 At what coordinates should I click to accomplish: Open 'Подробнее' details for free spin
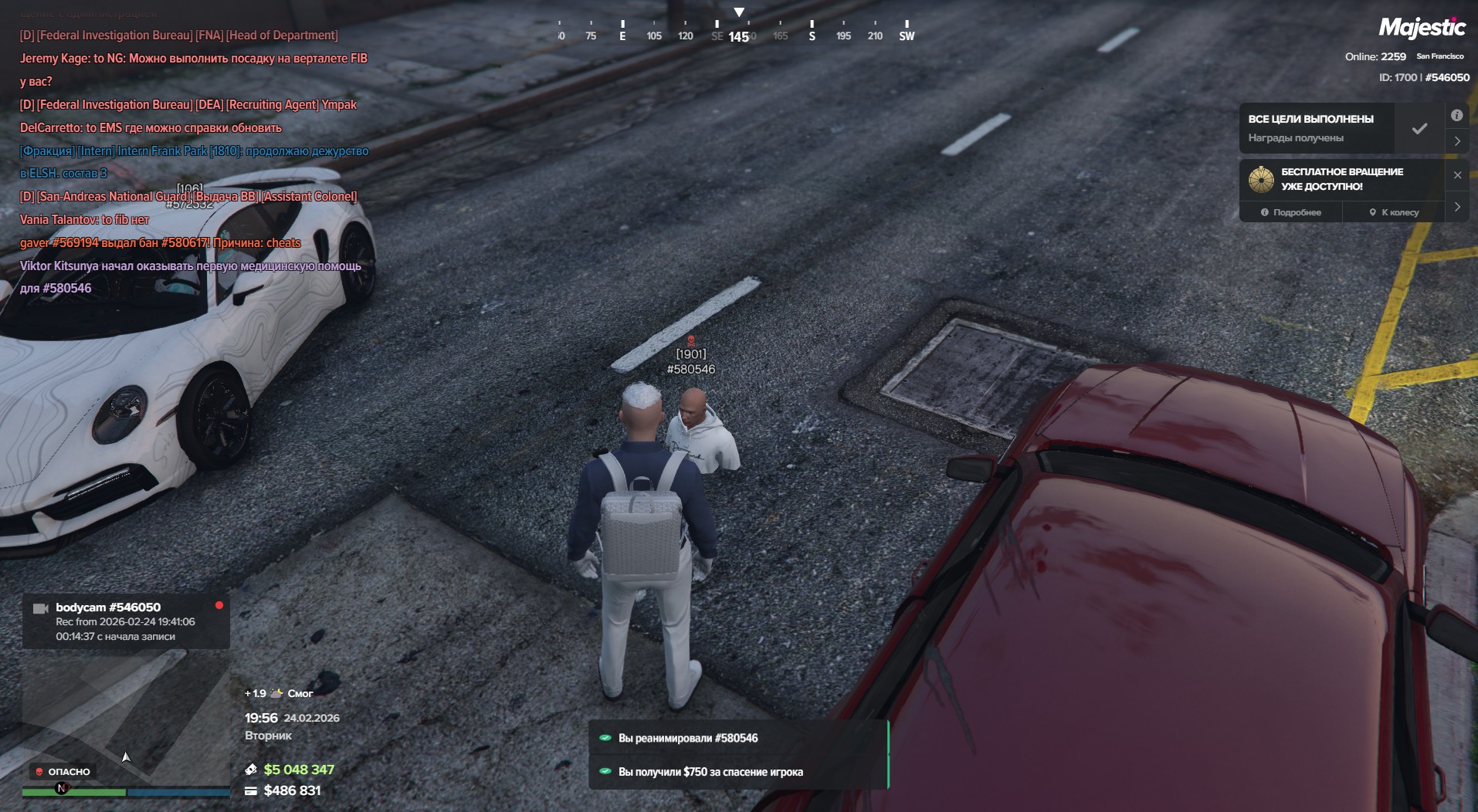pos(1291,212)
